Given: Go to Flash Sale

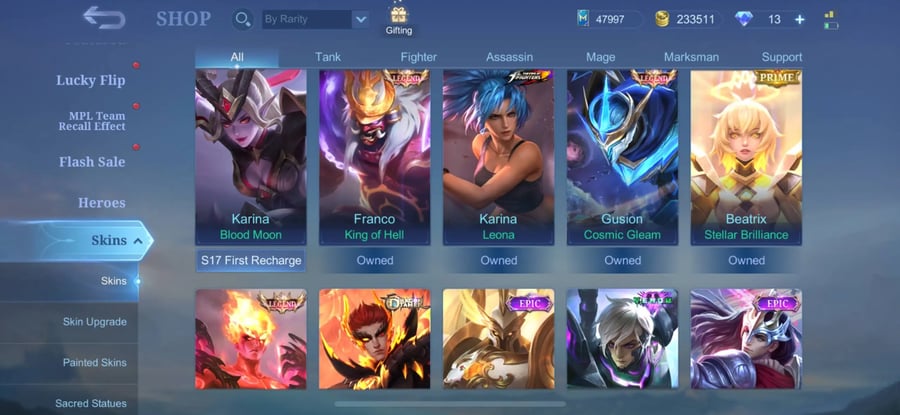Looking at the screenshot, I should (91, 161).
